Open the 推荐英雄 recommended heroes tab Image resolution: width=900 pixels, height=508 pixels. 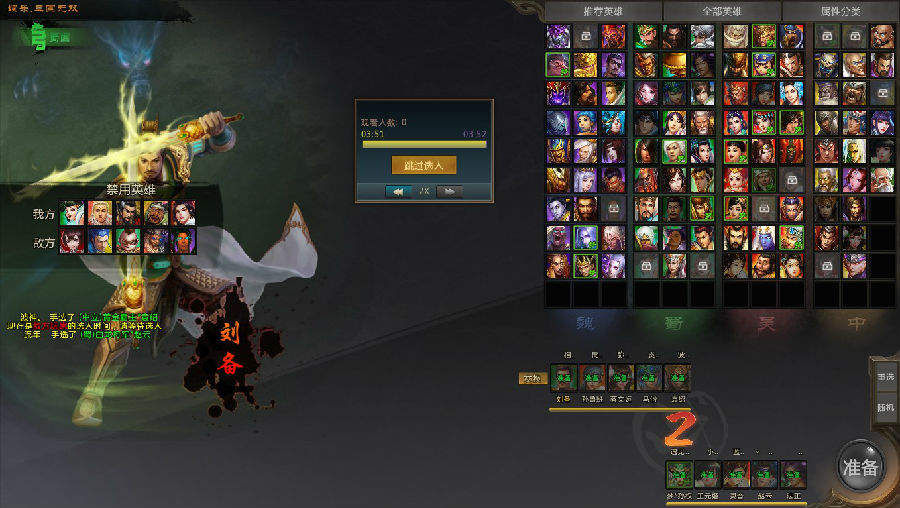pos(601,10)
